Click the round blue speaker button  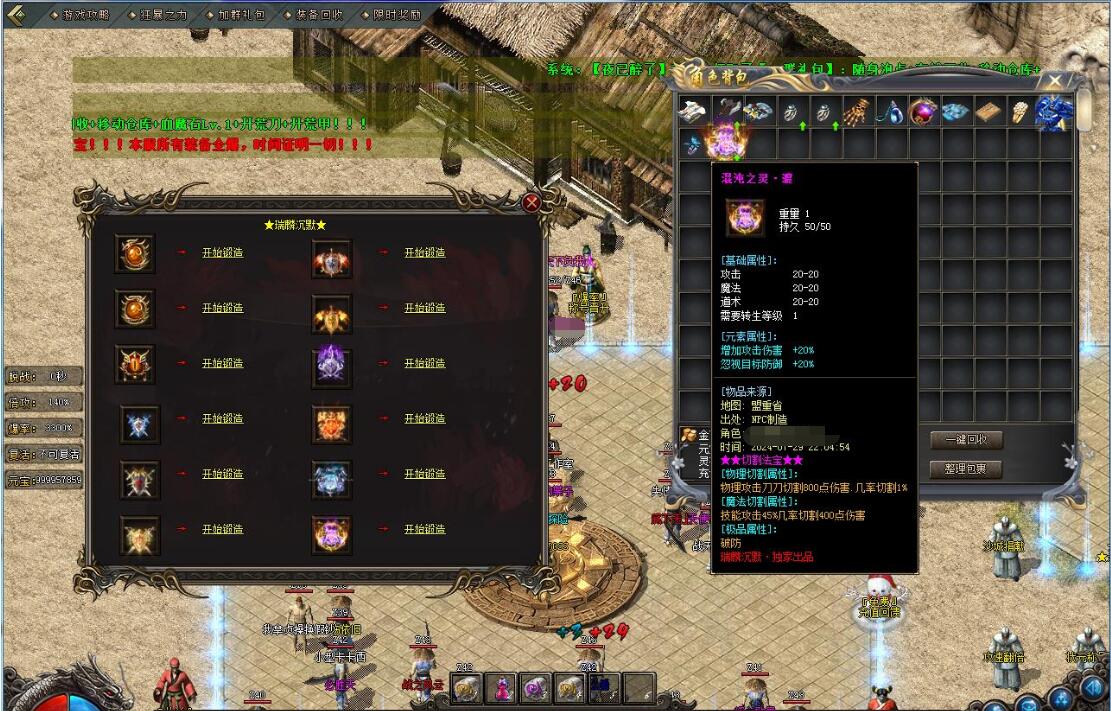click(x=1092, y=690)
